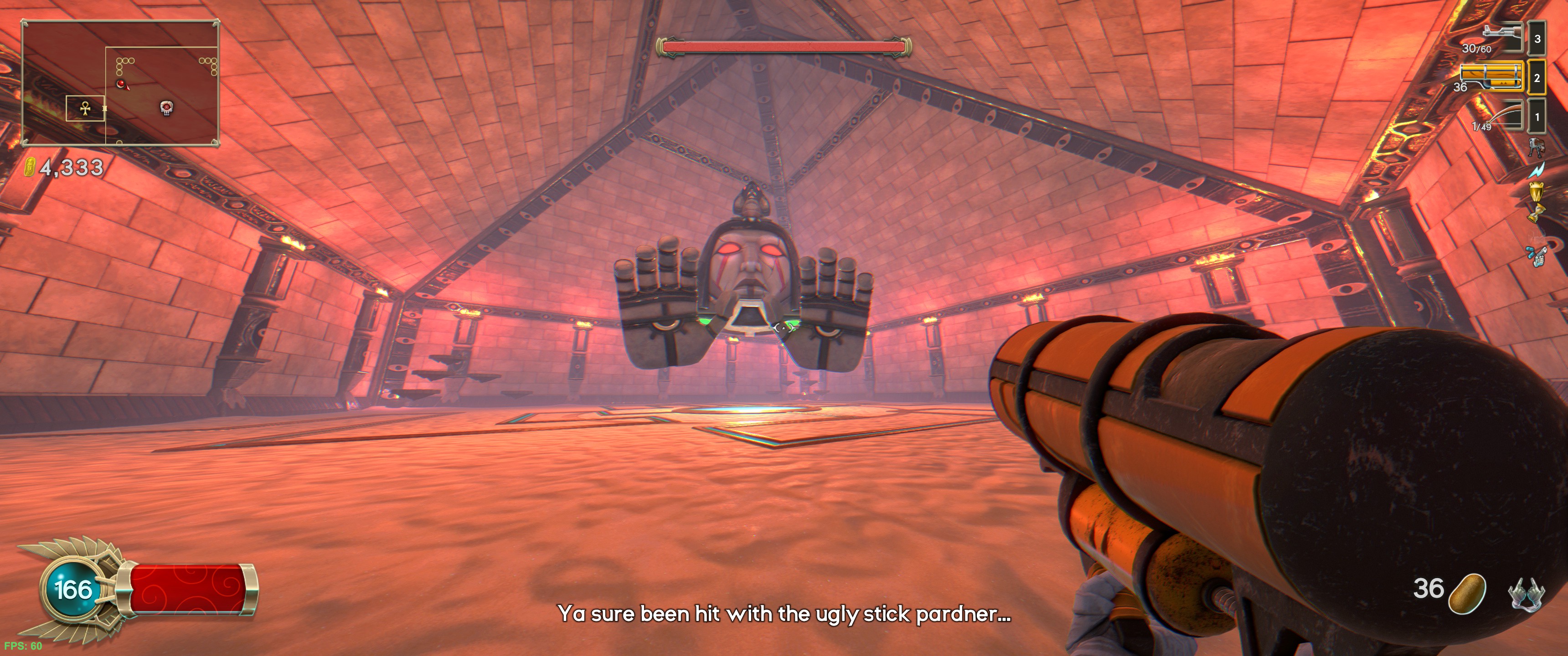Click the potato ammo icon
Screen dimensions: 1568x656
click(1467, 593)
